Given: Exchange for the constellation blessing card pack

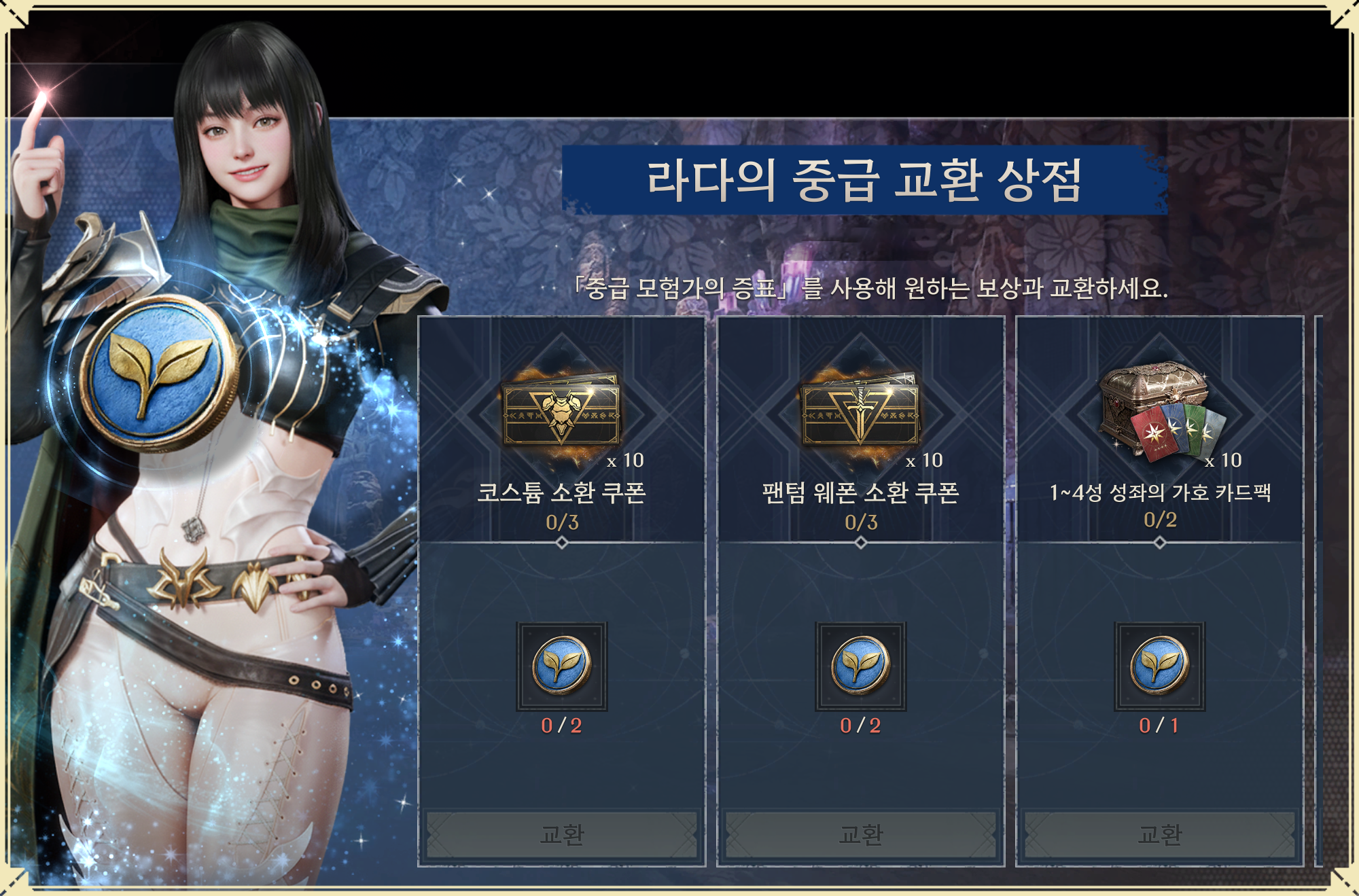Looking at the screenshot, I should click(1159, 834).
